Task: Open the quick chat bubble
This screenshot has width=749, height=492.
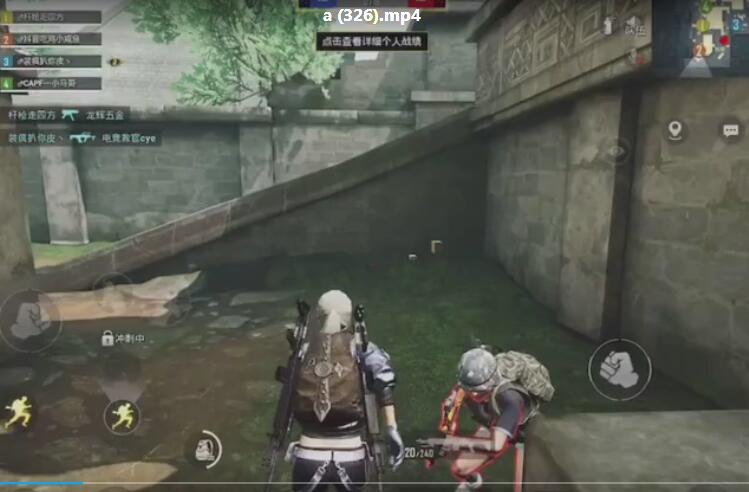Action: (730, 130)
